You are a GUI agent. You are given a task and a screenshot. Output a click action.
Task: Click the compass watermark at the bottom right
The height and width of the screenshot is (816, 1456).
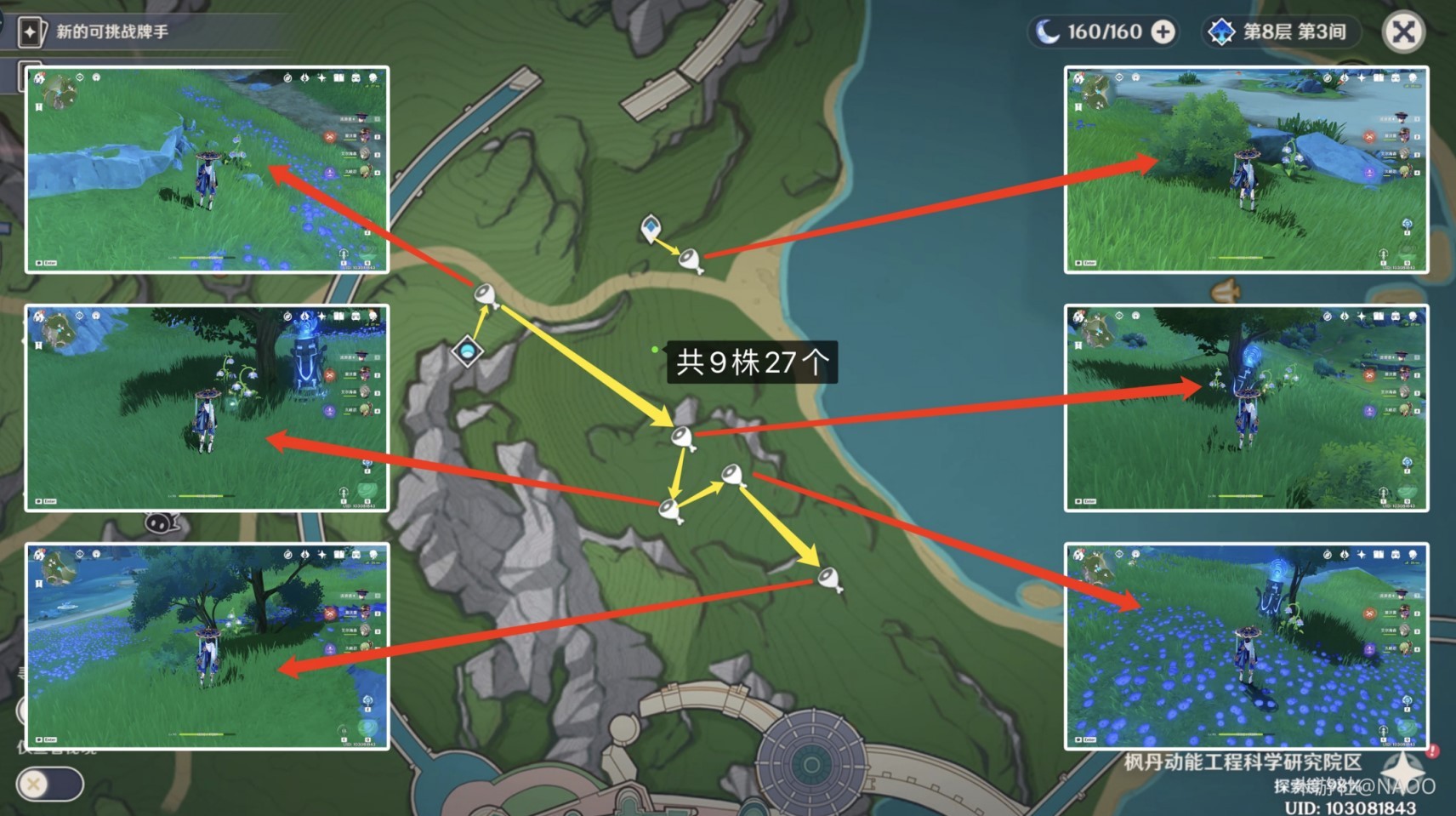[1403, 773]
